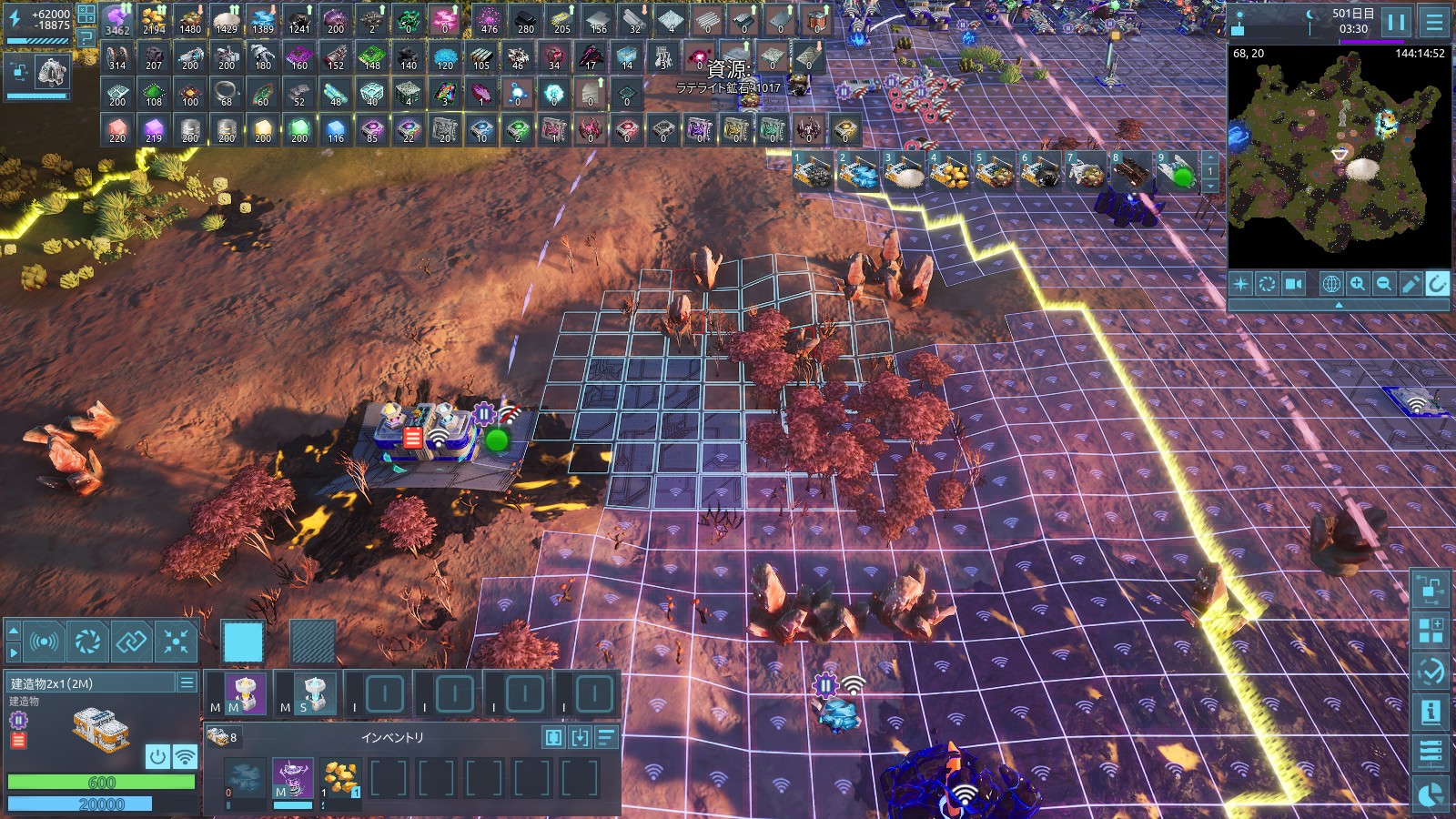Screen dimensions: 1456x819
Task: Activate the broadcast signal command icon
Action: pos(44,642)
